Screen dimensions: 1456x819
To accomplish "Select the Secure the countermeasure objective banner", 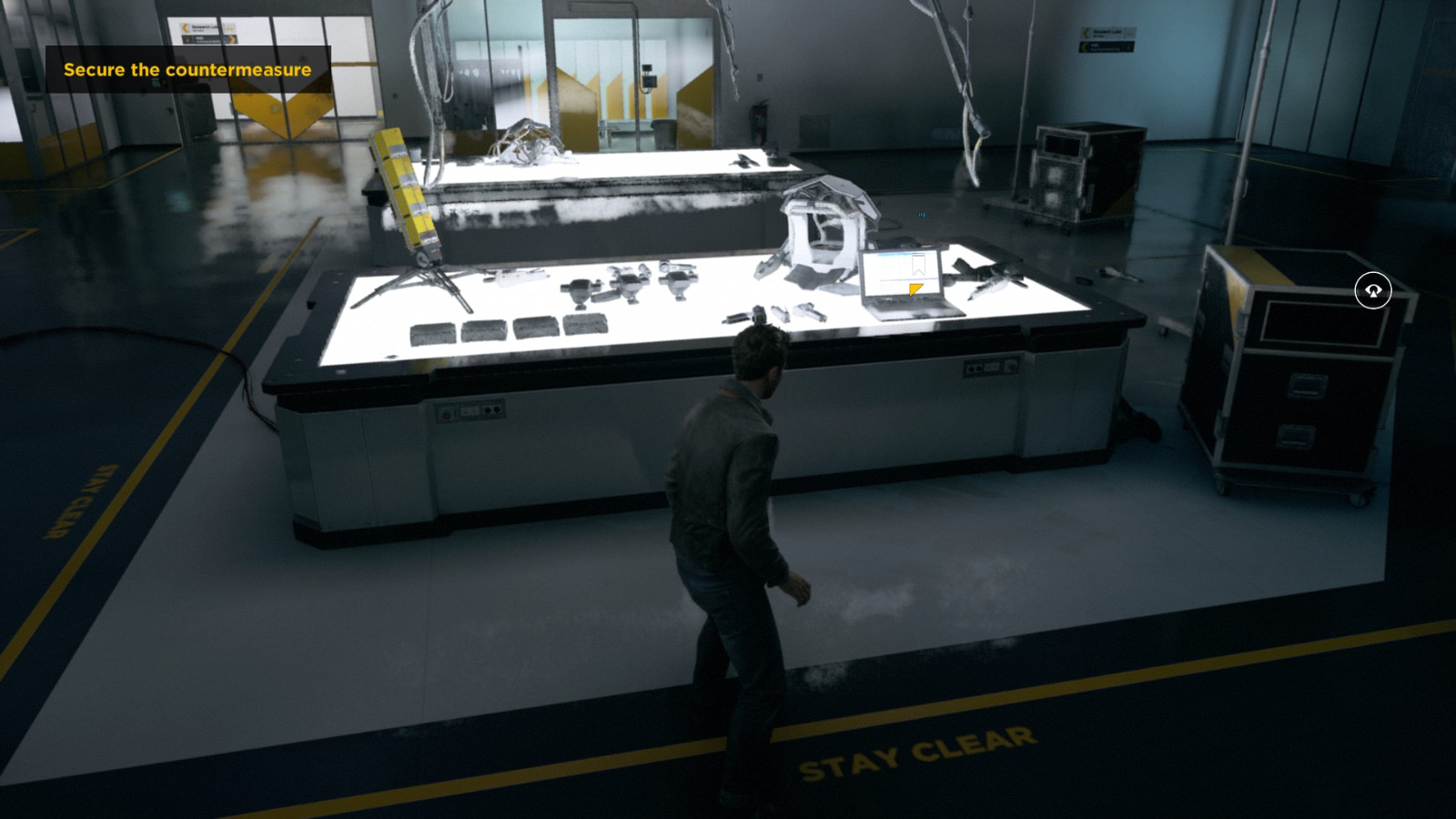I will click(187, 68).
